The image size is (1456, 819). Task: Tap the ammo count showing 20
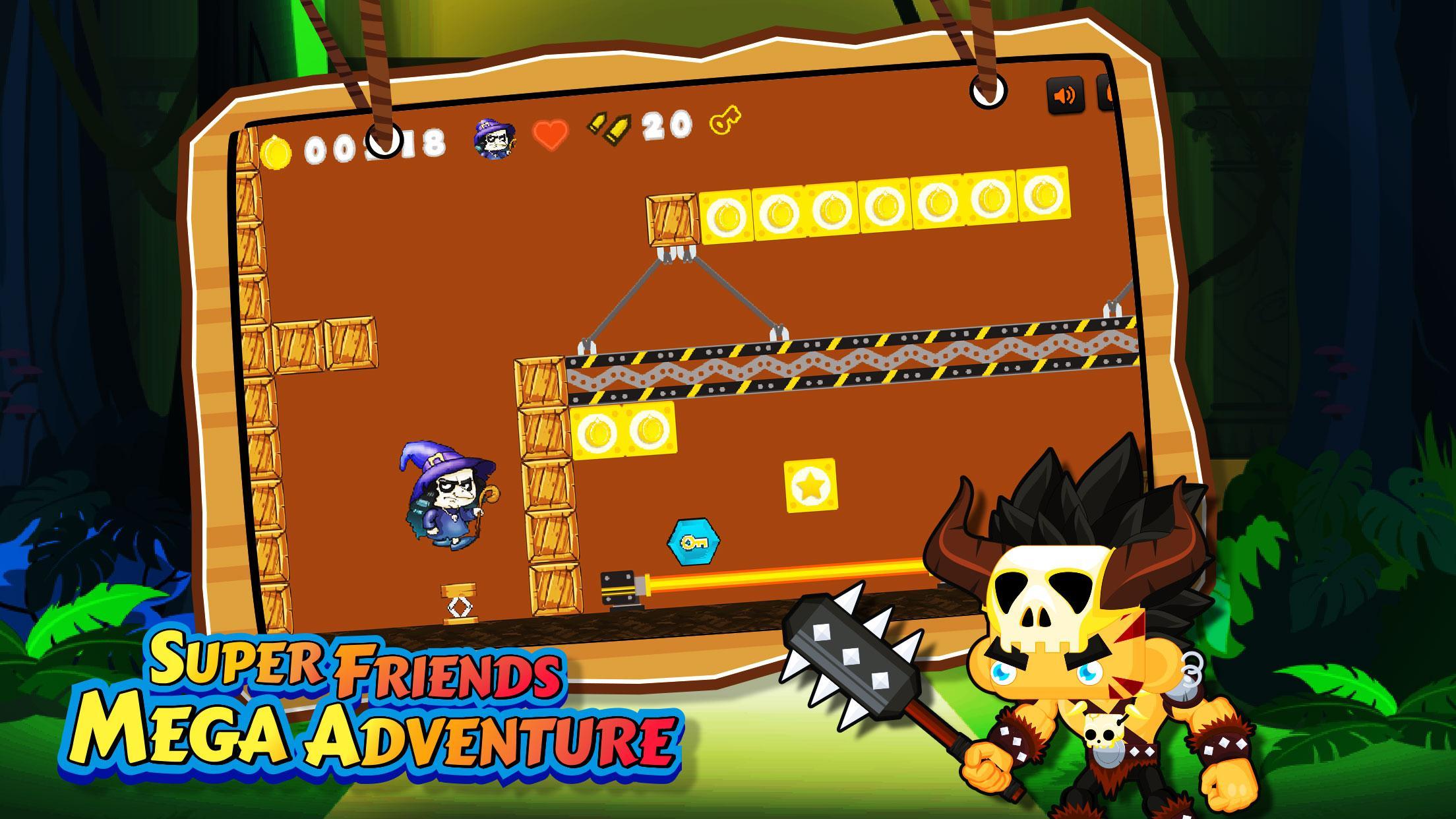pos(666,127)
